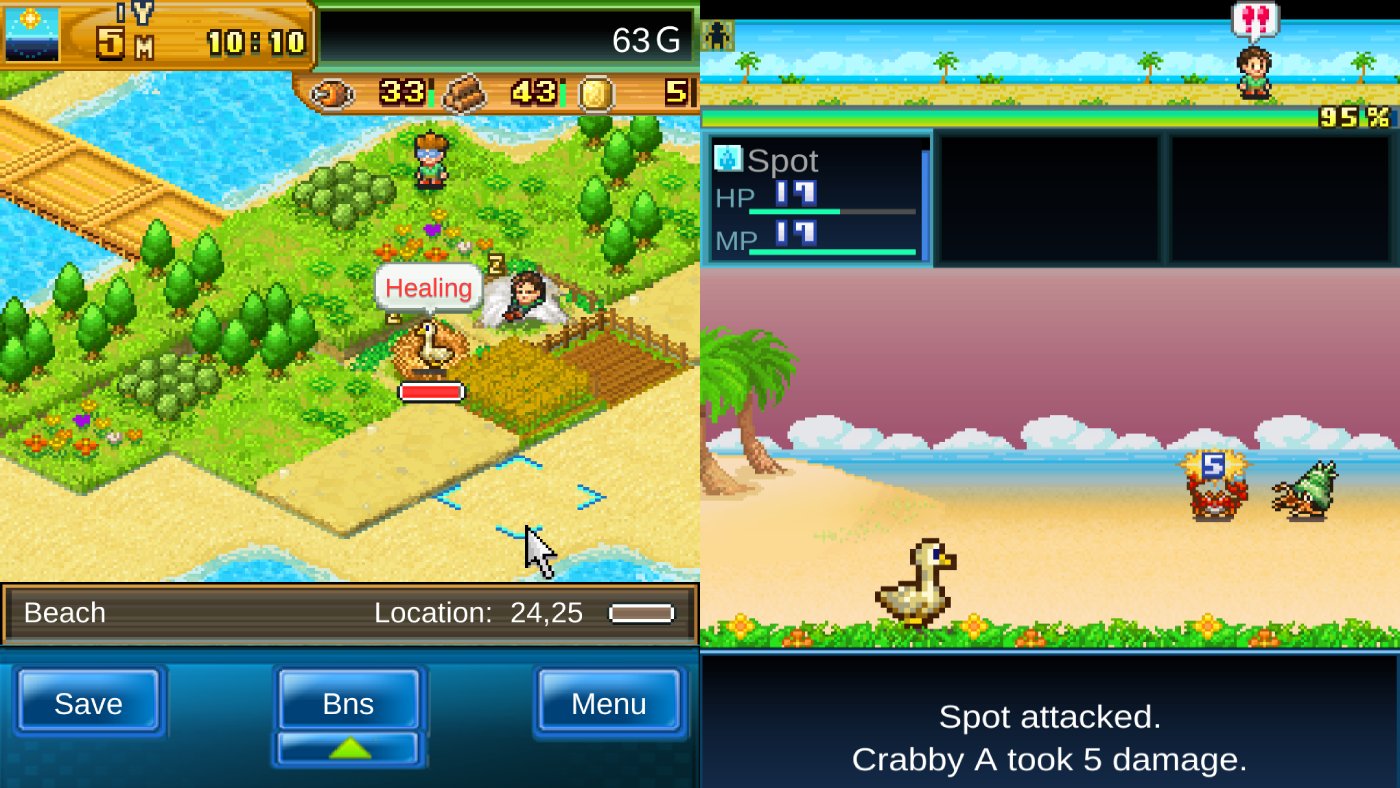
Task: Click the Healing status bubble
Action: click(x=428, y=289)
